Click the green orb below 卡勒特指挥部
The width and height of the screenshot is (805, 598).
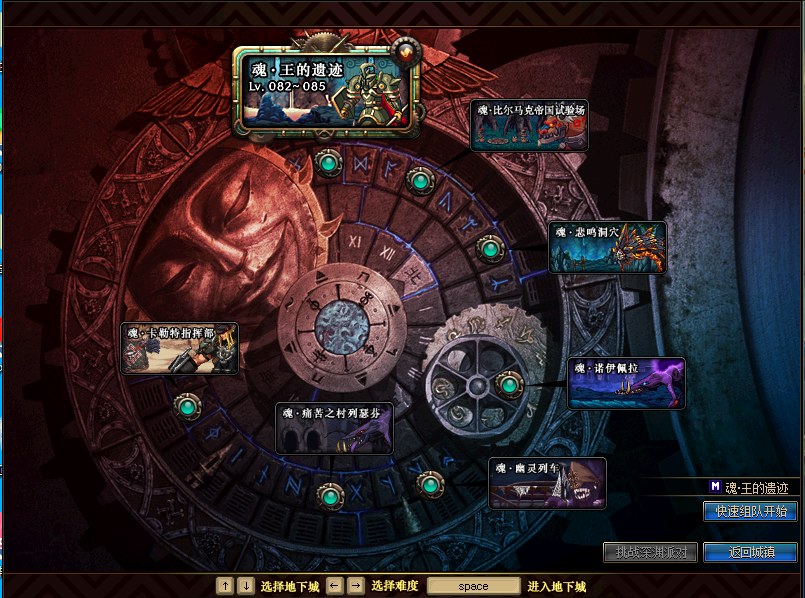186,407
